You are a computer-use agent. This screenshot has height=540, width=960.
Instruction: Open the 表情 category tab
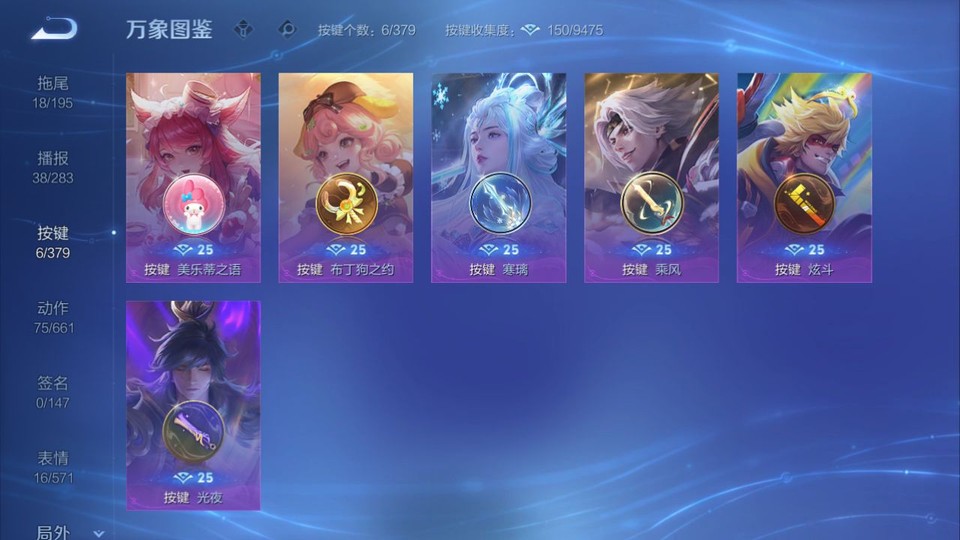[53, 467]
